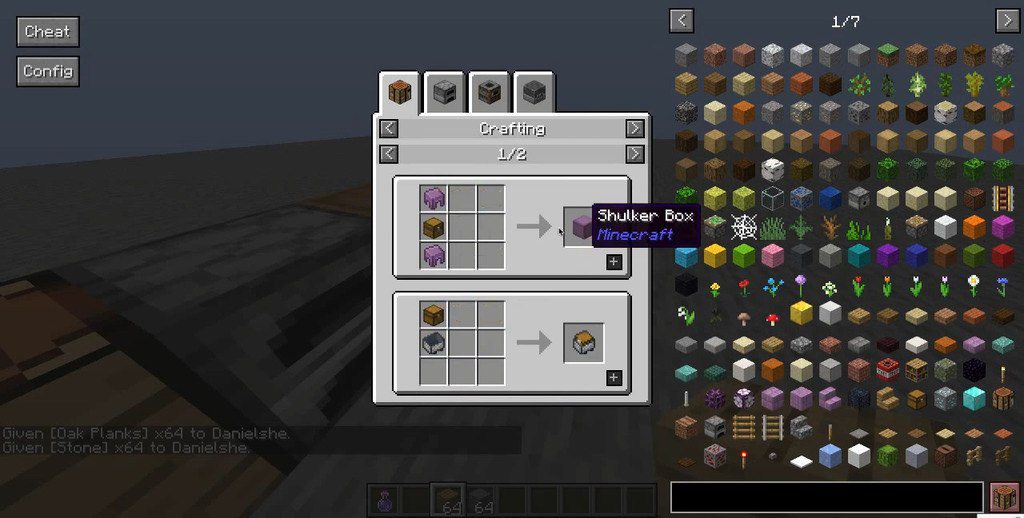
Task: Select the chest ingredient in the shulker box recipe
Action: 433,227
